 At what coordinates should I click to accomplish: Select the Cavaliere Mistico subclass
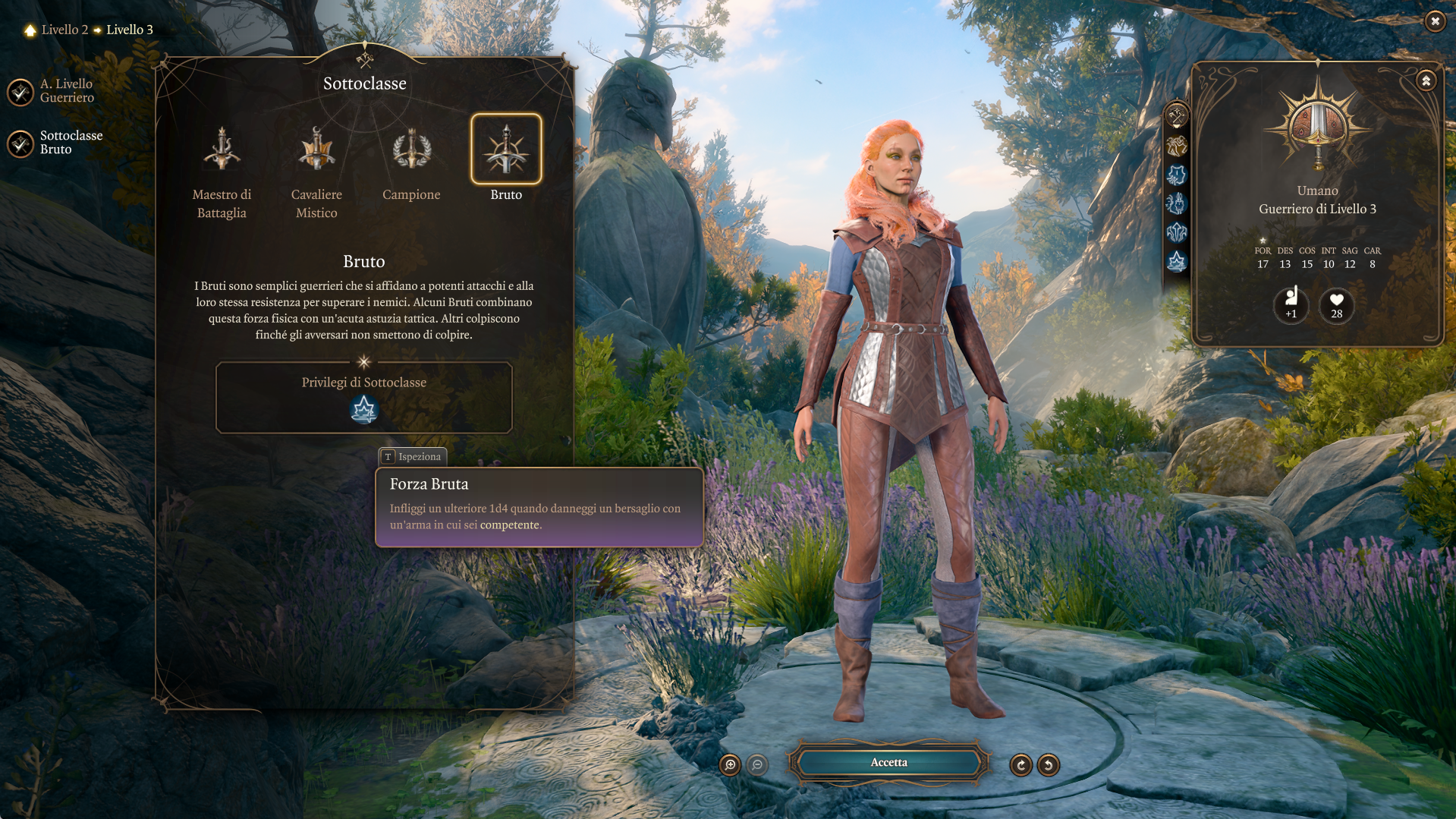316,150
